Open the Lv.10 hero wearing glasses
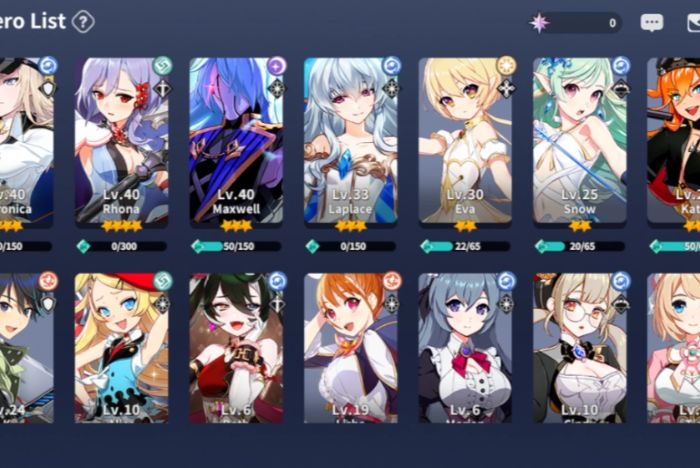700x468 pixels. pyautogui.click(x=580, y=348)
